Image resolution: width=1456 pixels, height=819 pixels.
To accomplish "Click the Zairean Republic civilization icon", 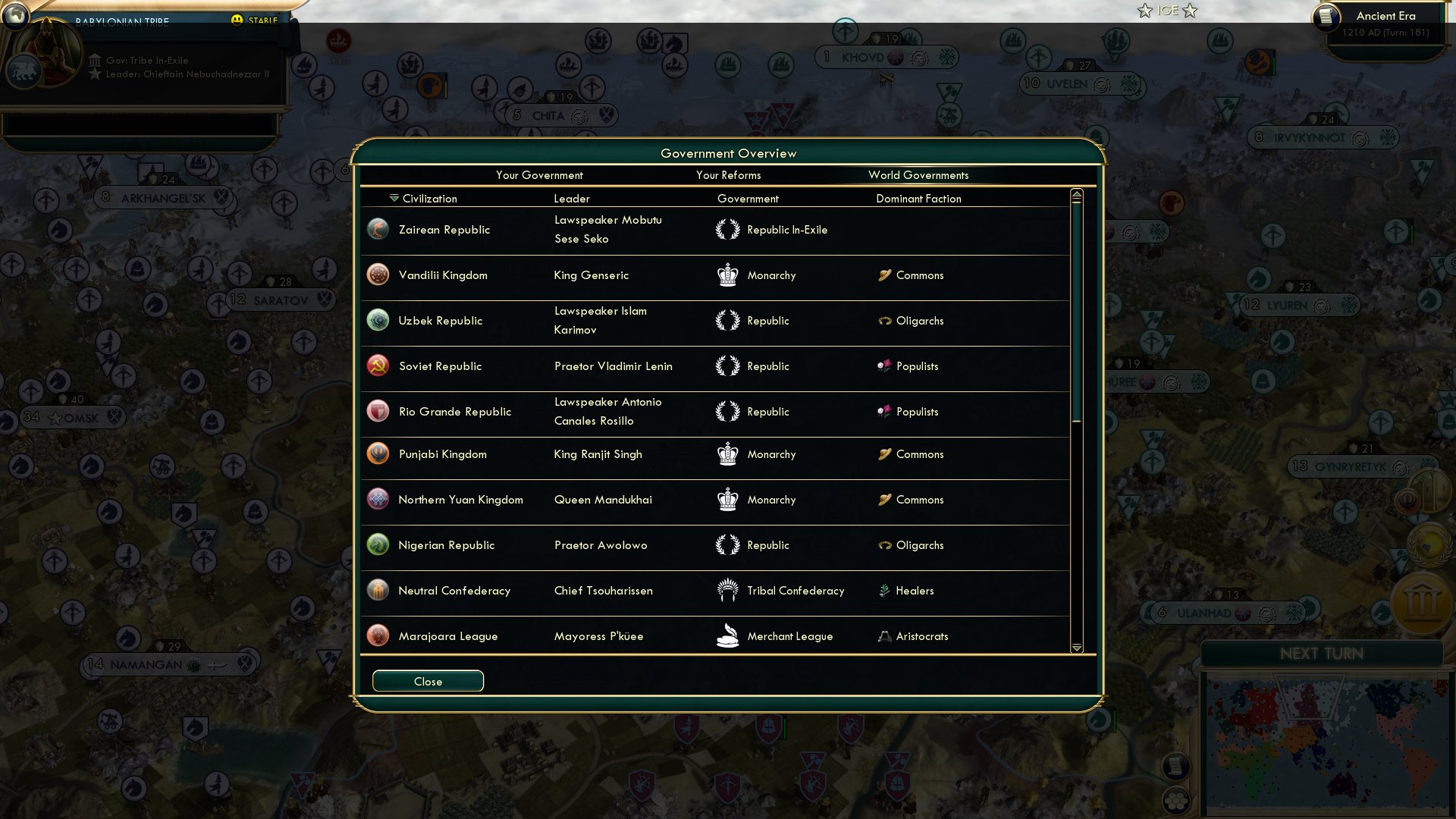I will pyautogui.click(x=378, y=229).
